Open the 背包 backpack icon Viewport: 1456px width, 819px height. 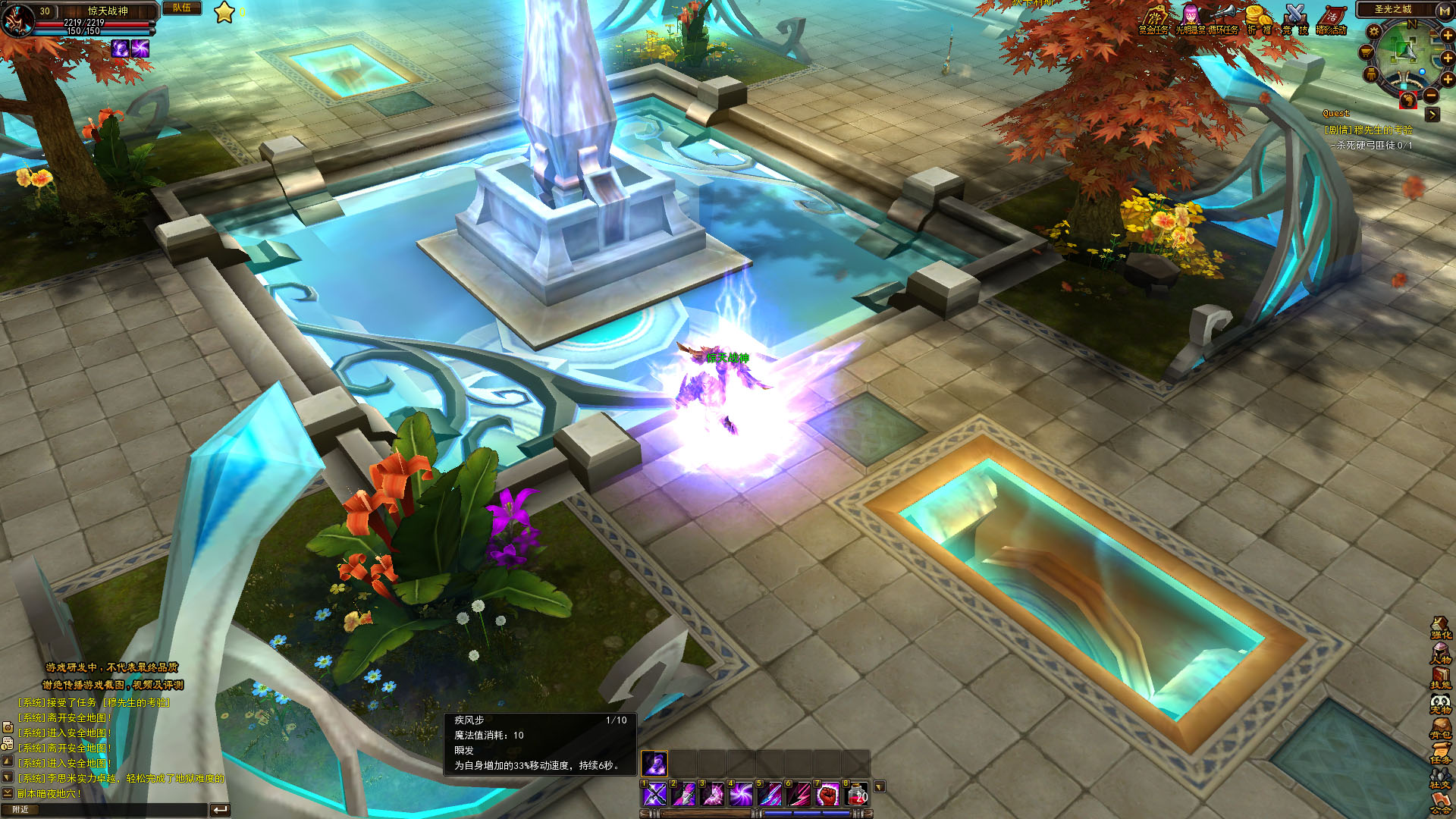point(1440,728)
